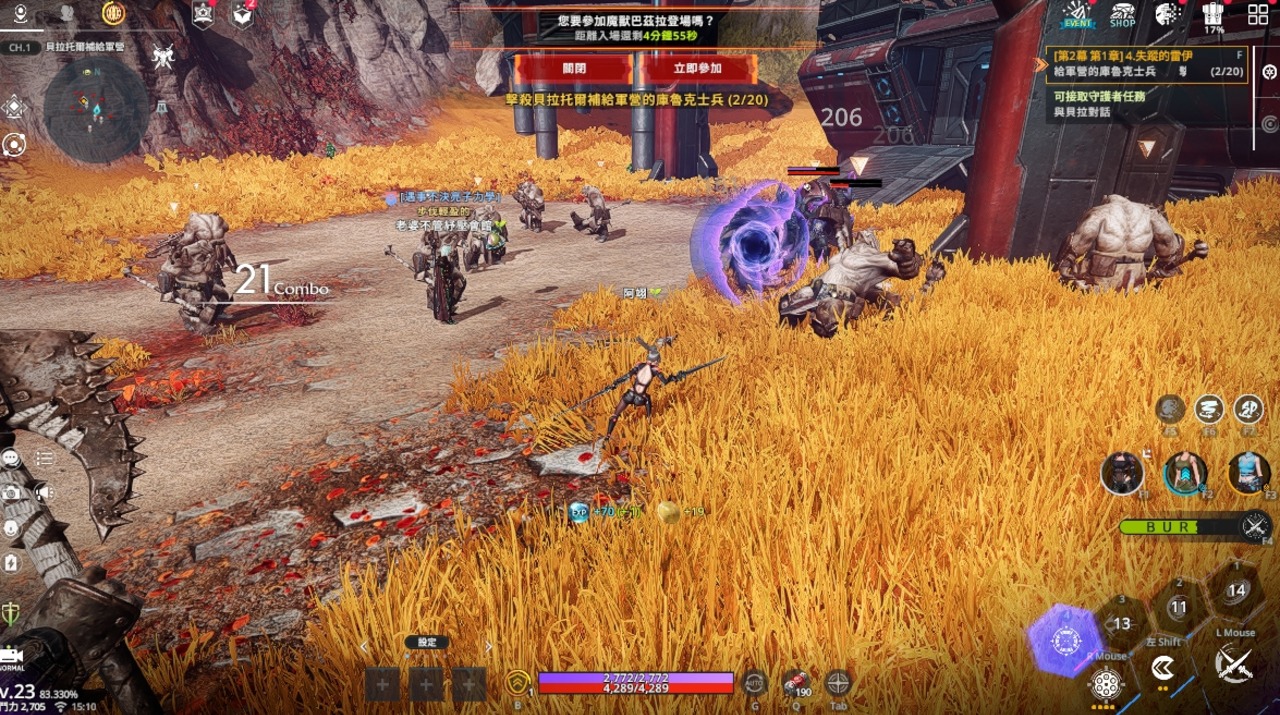
Task: Open the backpack inventory showing 17%
Action: 1214,15
